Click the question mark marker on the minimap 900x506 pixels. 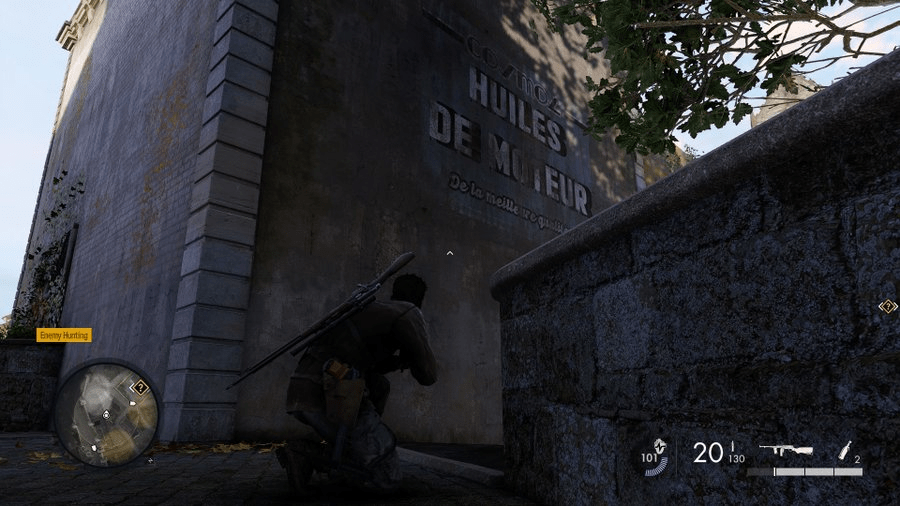[x=141, y=386]
